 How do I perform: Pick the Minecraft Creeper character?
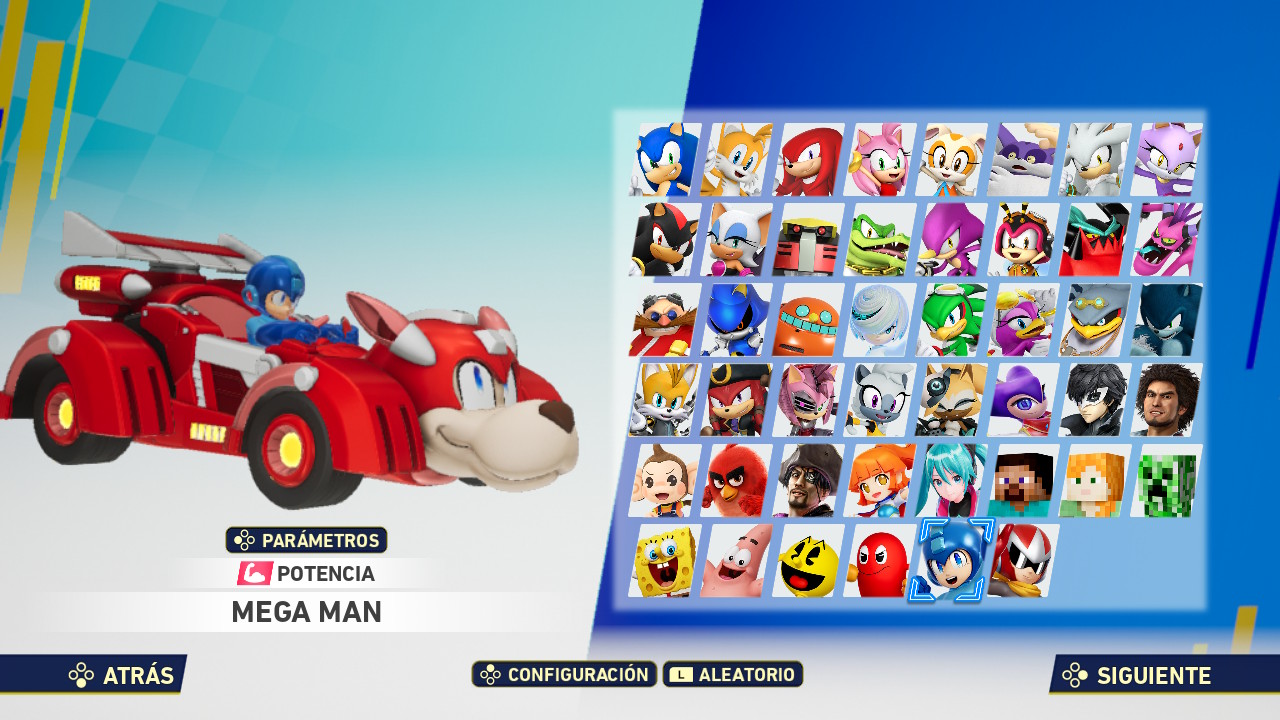coord(1167,480)
